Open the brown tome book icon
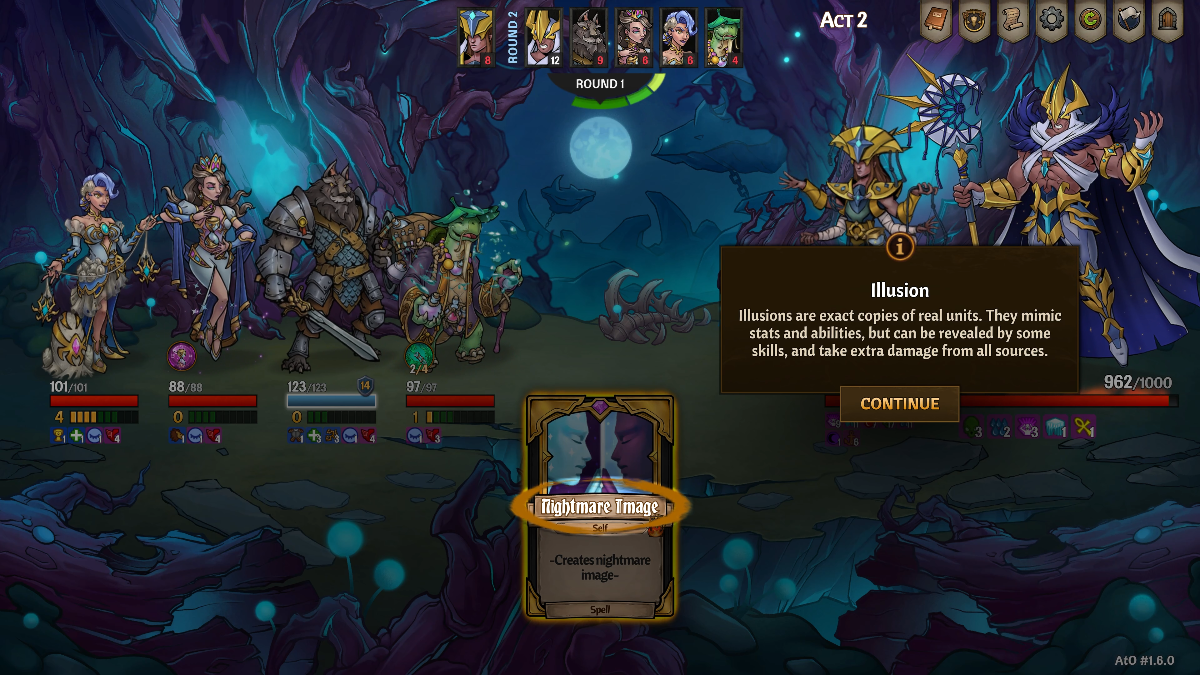 (935, 21)
